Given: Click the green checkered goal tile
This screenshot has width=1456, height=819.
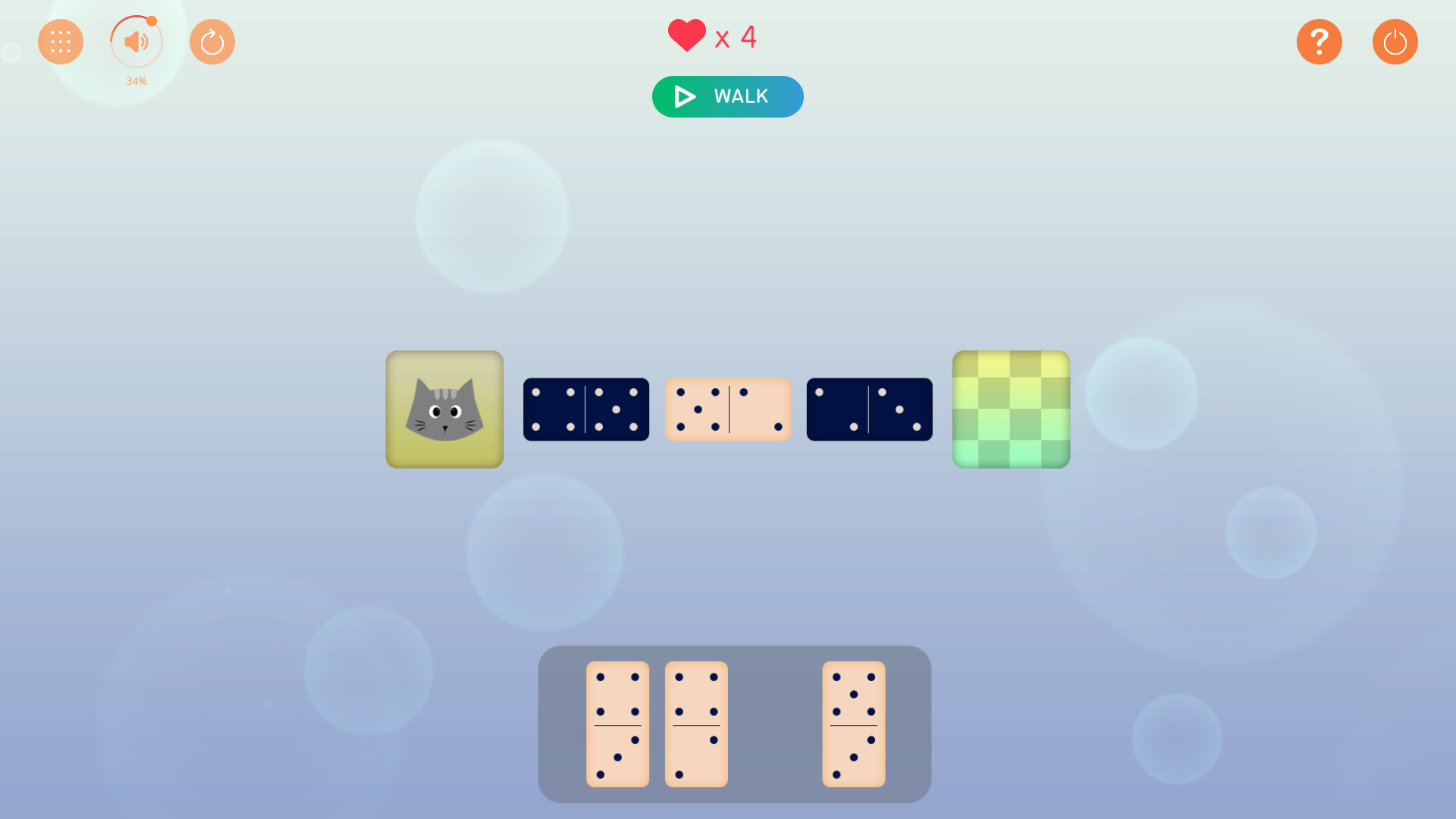Looking at the screenshot, I should point(1011,409).
